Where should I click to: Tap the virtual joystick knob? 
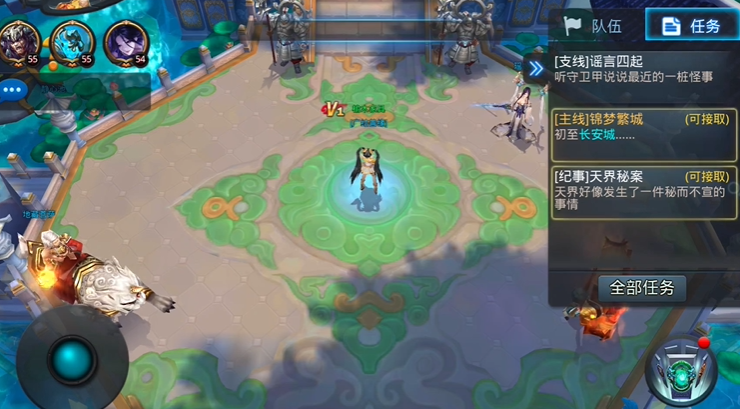[x=72, y=358]
